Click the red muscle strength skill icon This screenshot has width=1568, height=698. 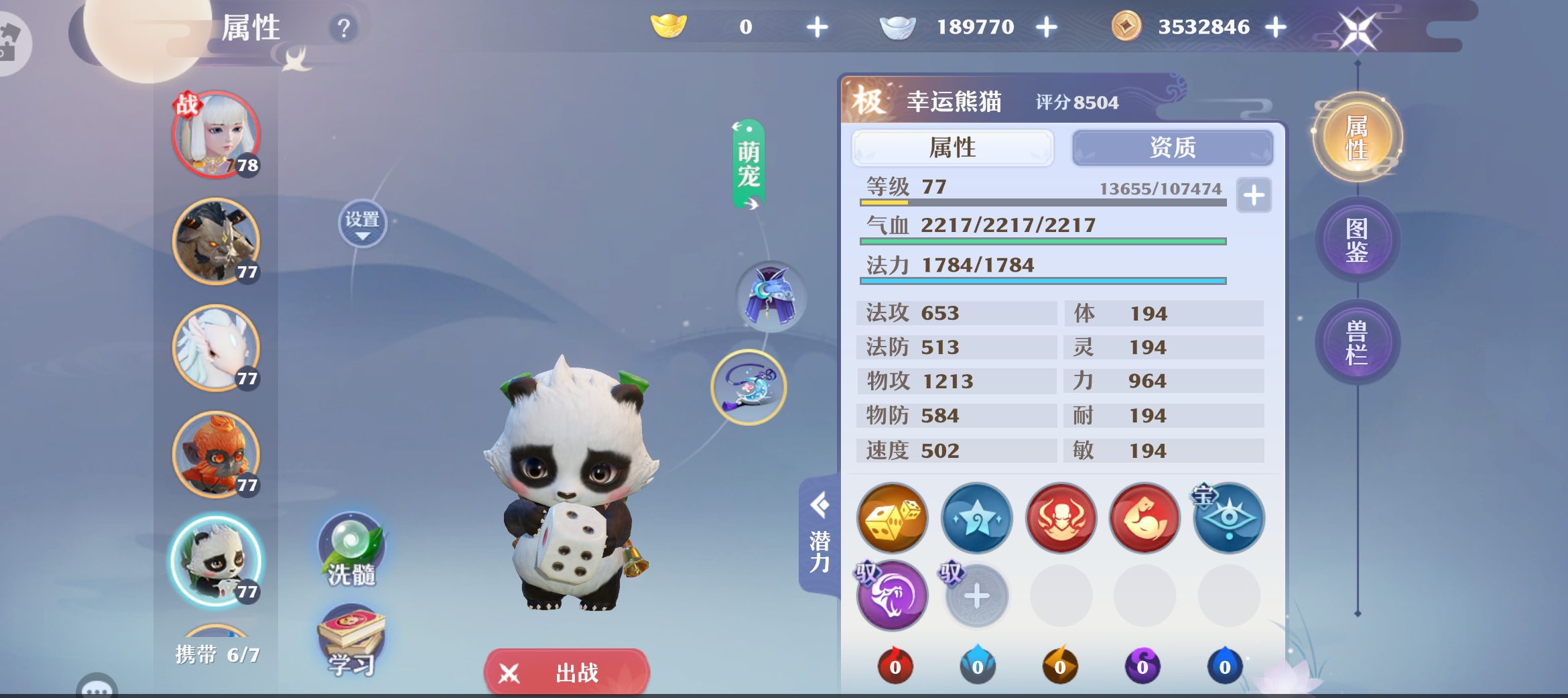click(x=1145, y=520)
